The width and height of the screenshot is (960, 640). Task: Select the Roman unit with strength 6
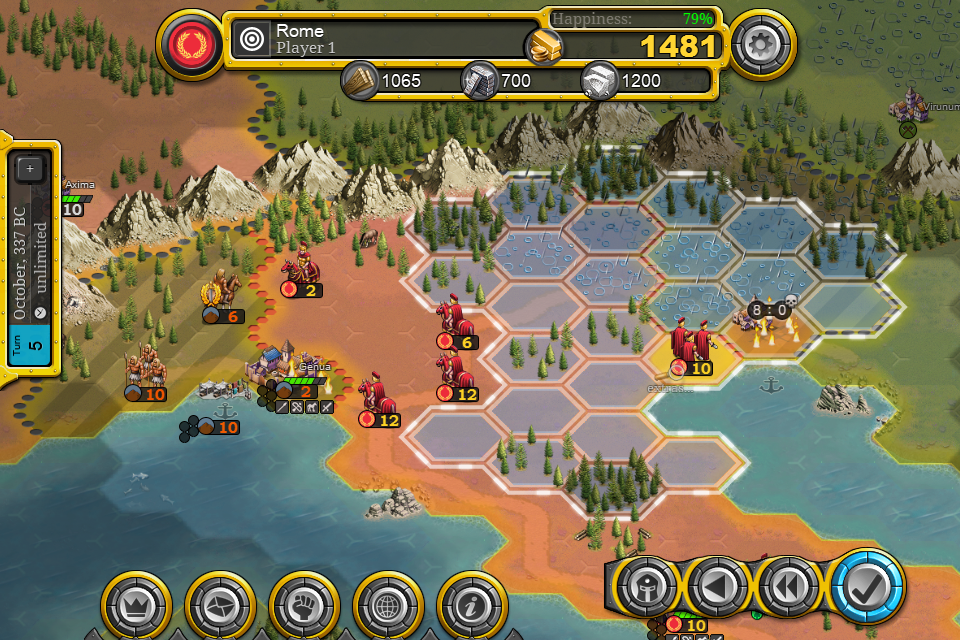point(455,320)
